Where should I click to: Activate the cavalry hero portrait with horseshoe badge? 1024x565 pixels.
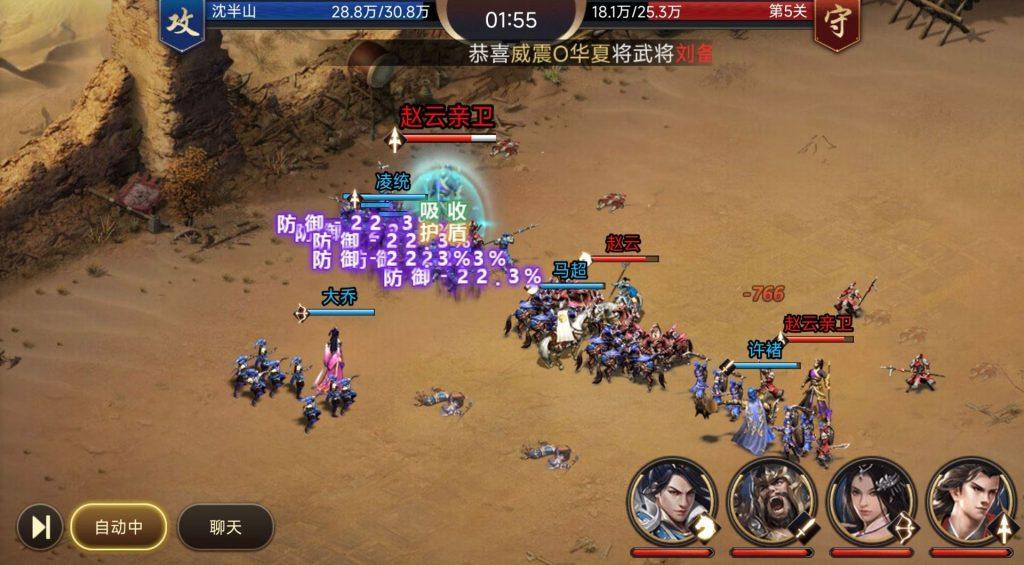(x=672, y=501)
